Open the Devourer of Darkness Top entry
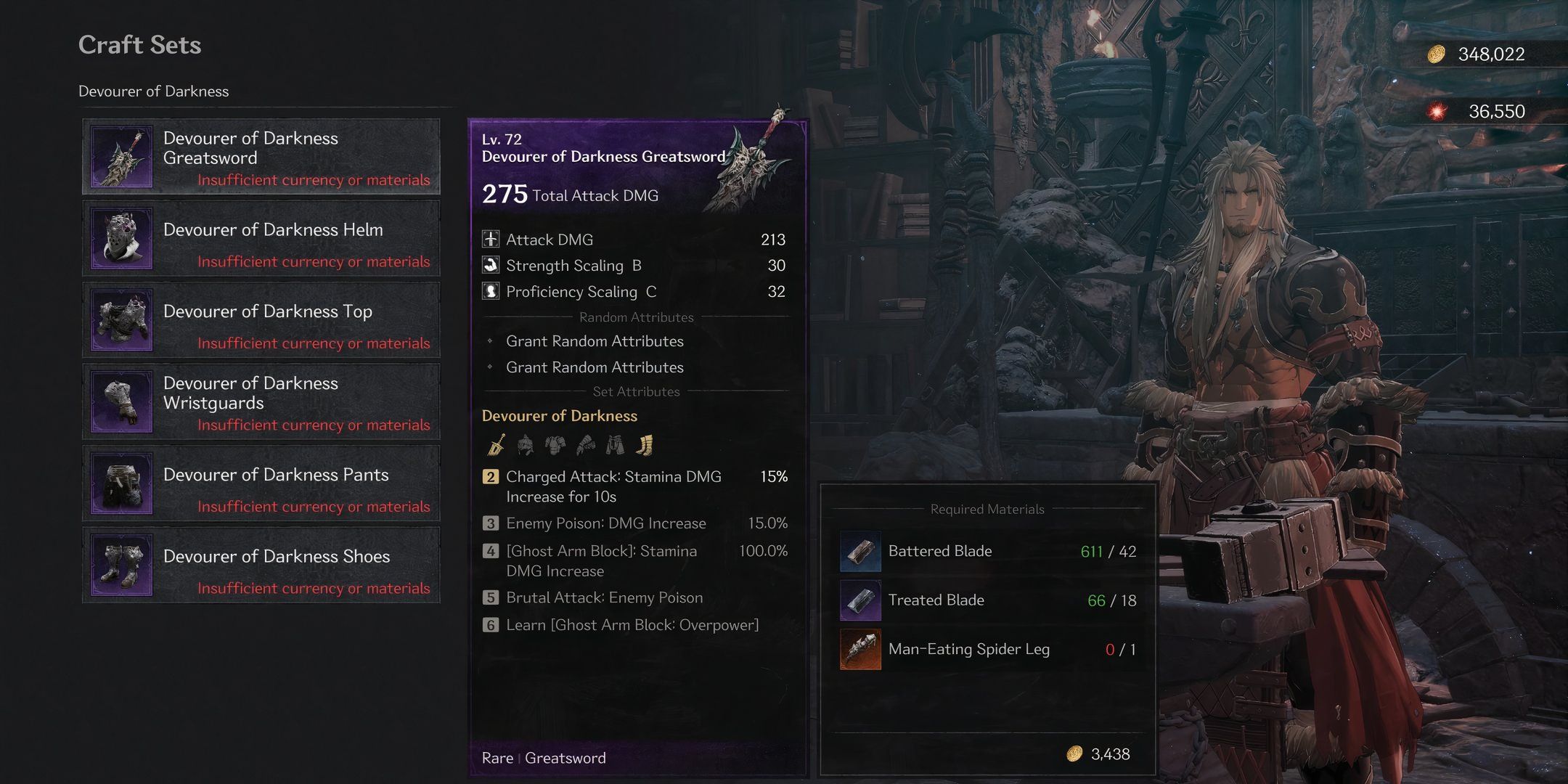The width and height of the screenshot is (1568, 784). tap(261, 320)
